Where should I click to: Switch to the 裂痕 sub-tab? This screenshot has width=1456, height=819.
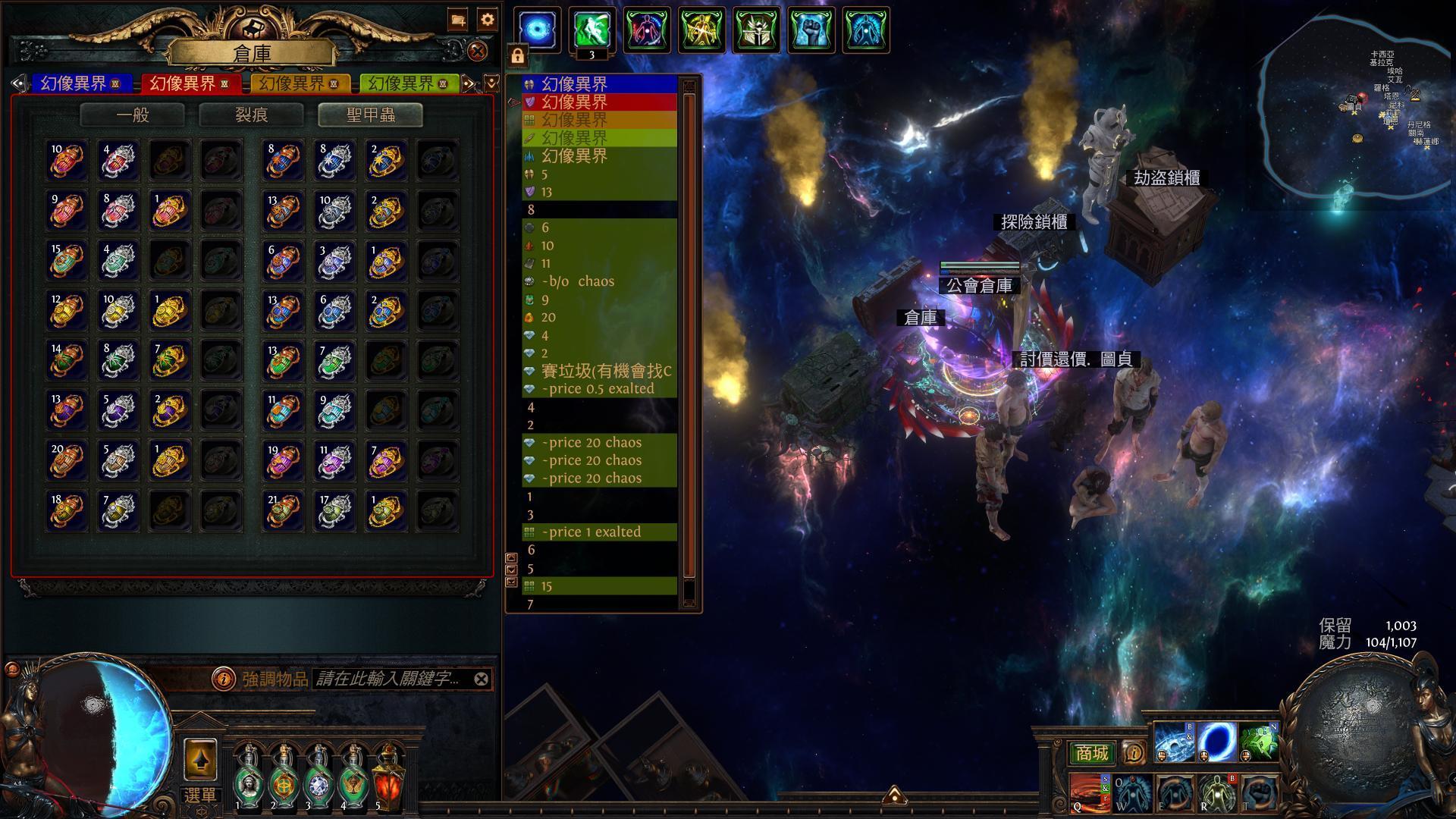251,115
